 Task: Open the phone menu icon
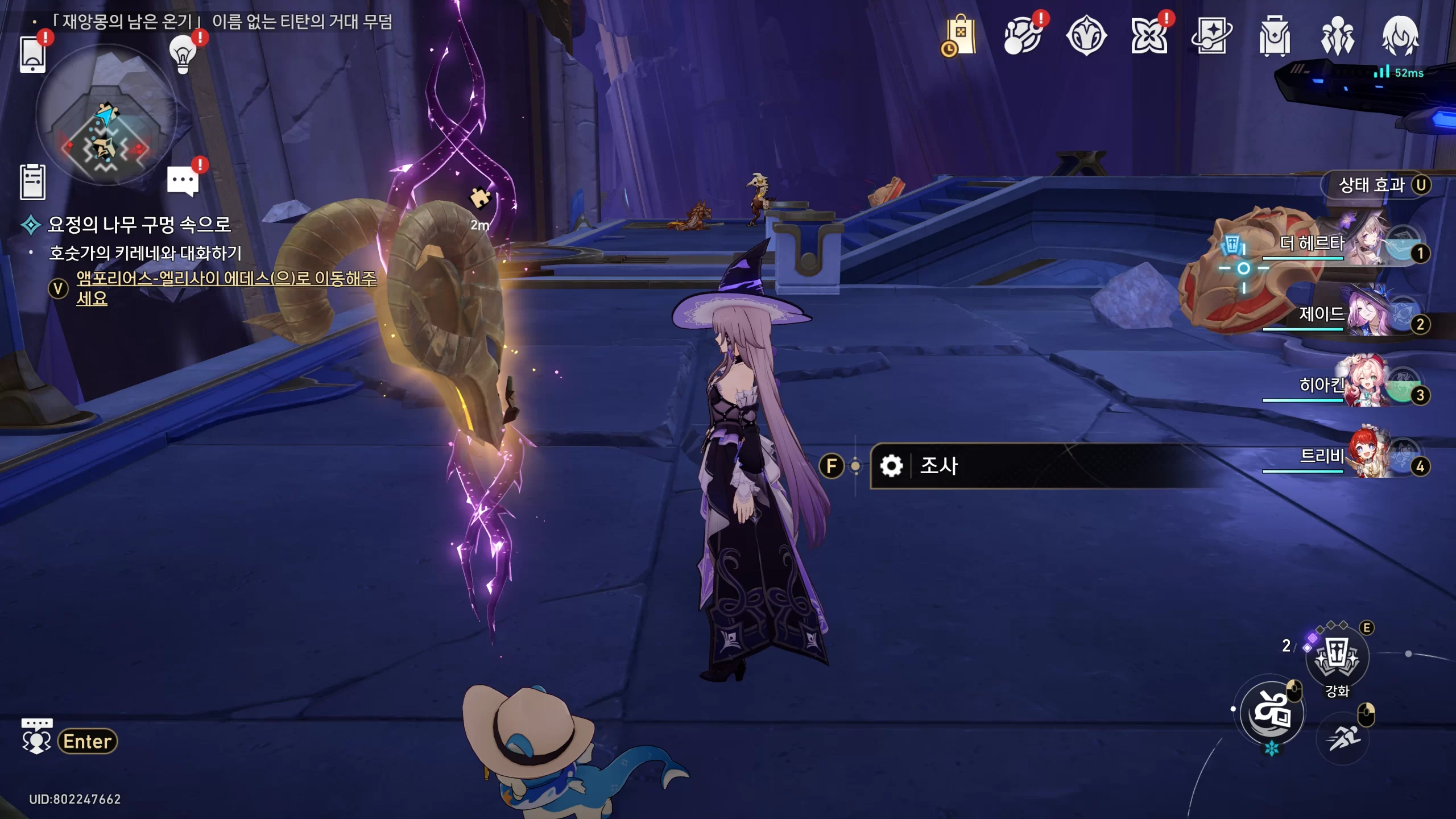tap(32, 54)
